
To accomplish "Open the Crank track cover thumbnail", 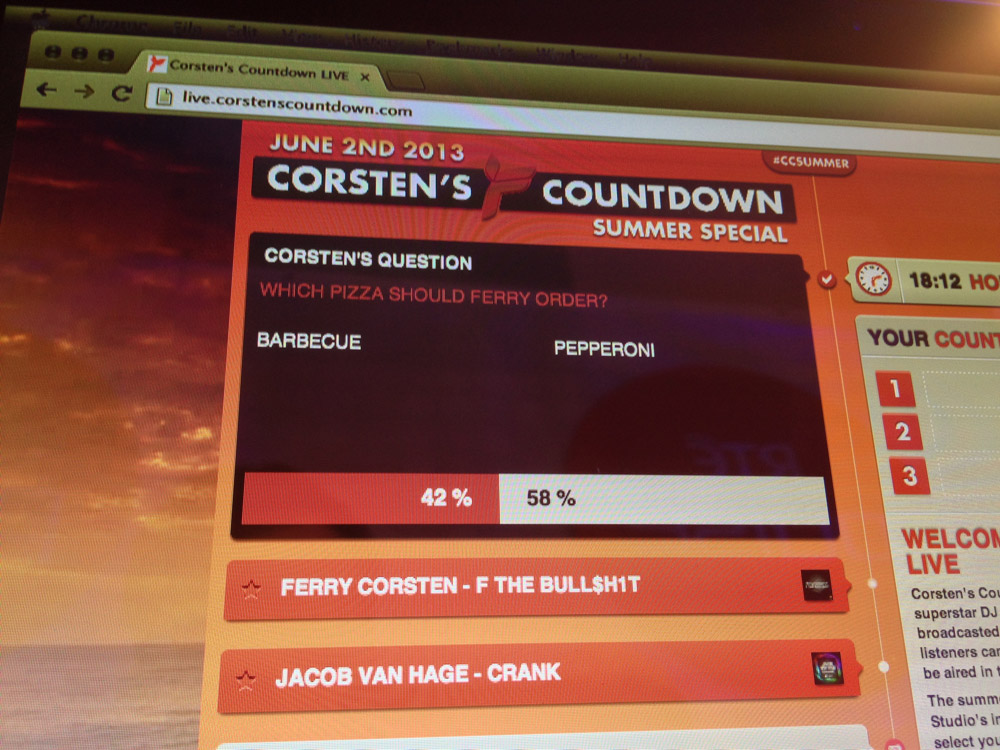I will (827, 669).
